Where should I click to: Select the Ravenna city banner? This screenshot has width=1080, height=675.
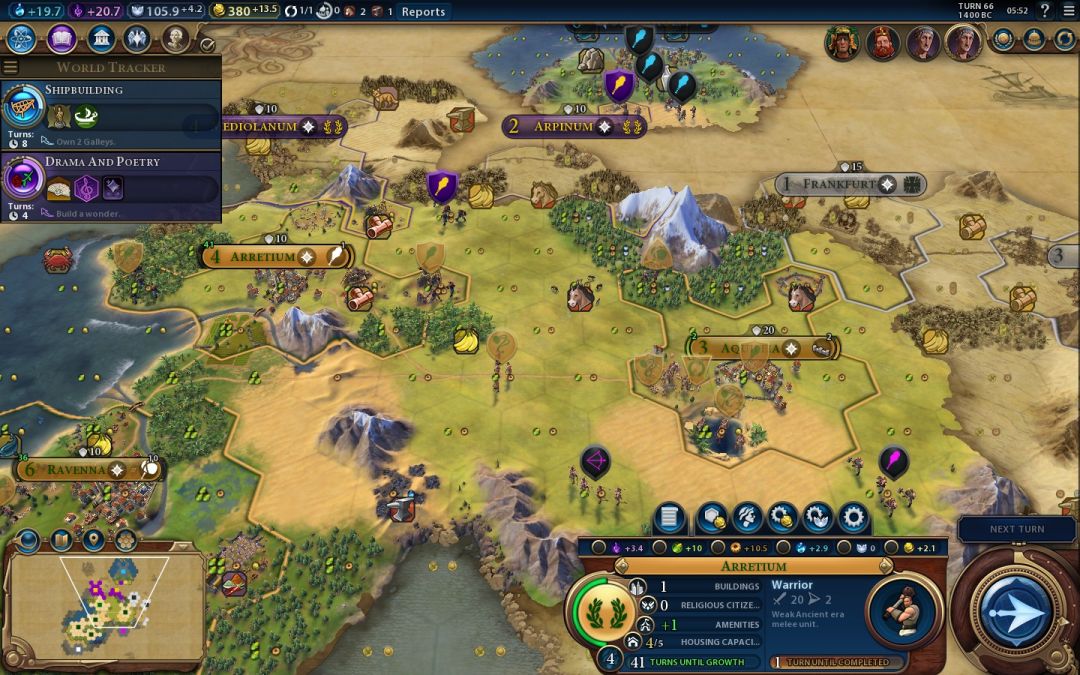(x=78, y=470)
